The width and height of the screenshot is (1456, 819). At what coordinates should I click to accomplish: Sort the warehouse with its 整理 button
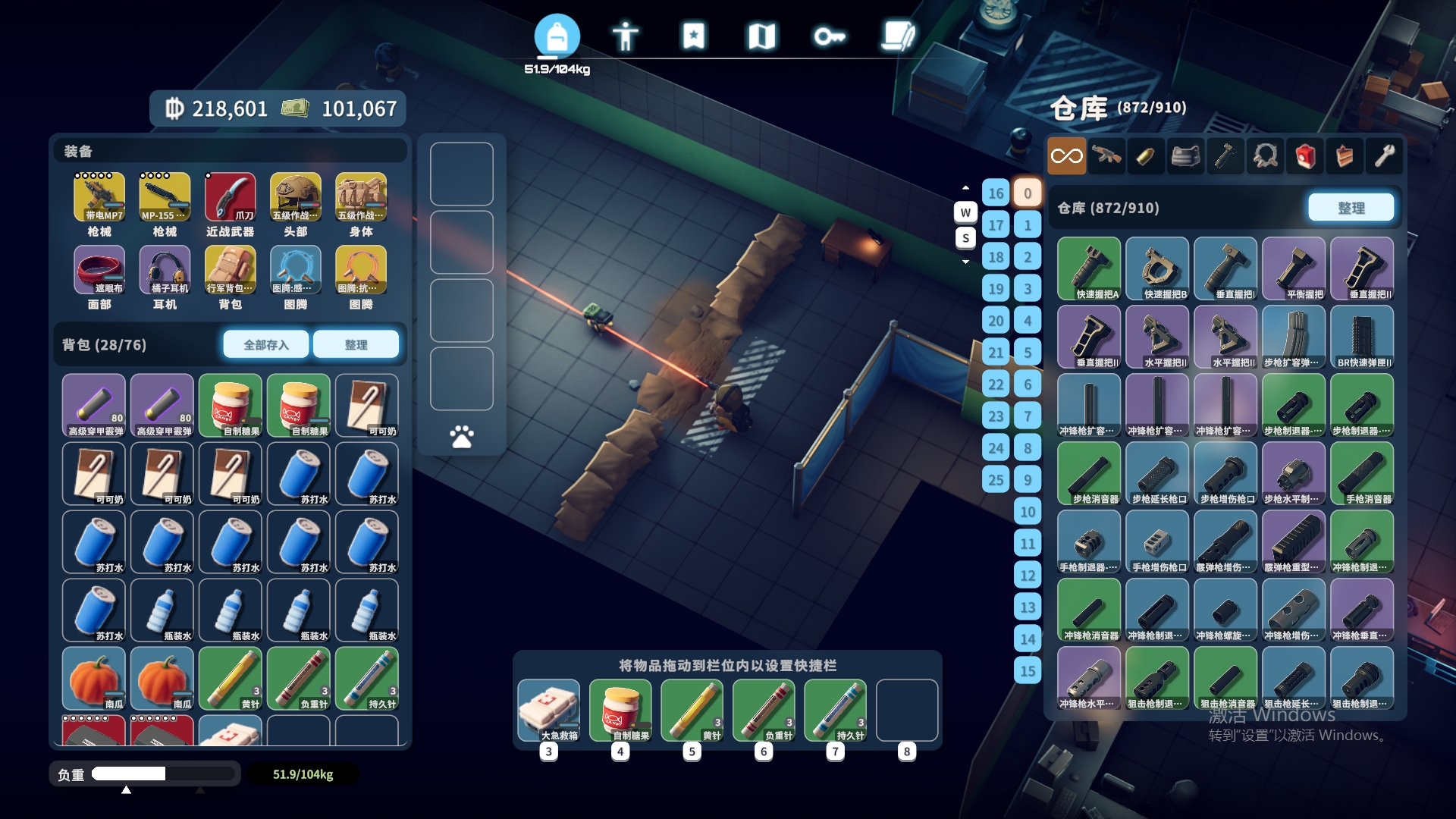click(1351, 208)
